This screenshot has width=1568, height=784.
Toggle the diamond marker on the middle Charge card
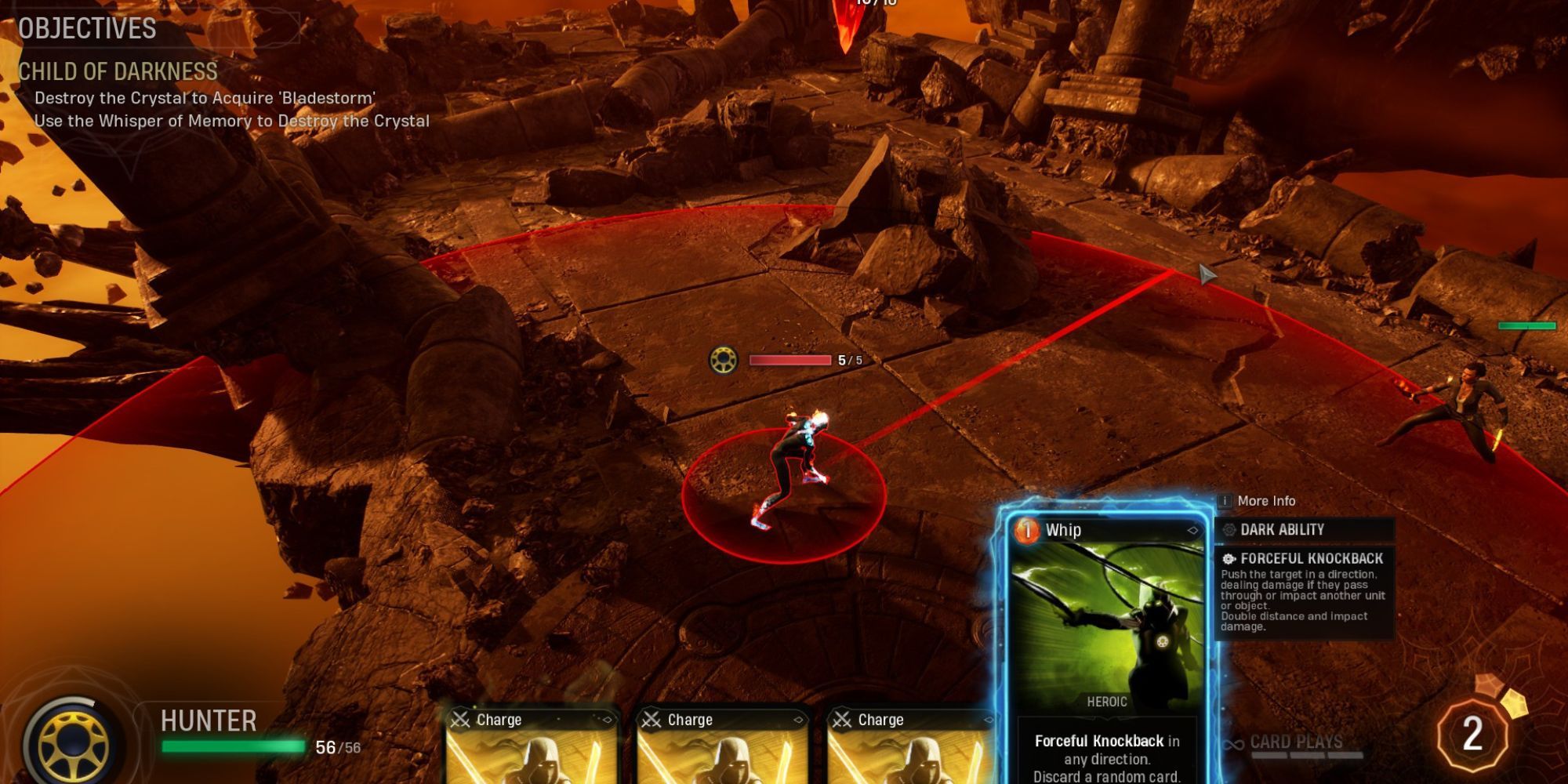click(x=799, y=719)
